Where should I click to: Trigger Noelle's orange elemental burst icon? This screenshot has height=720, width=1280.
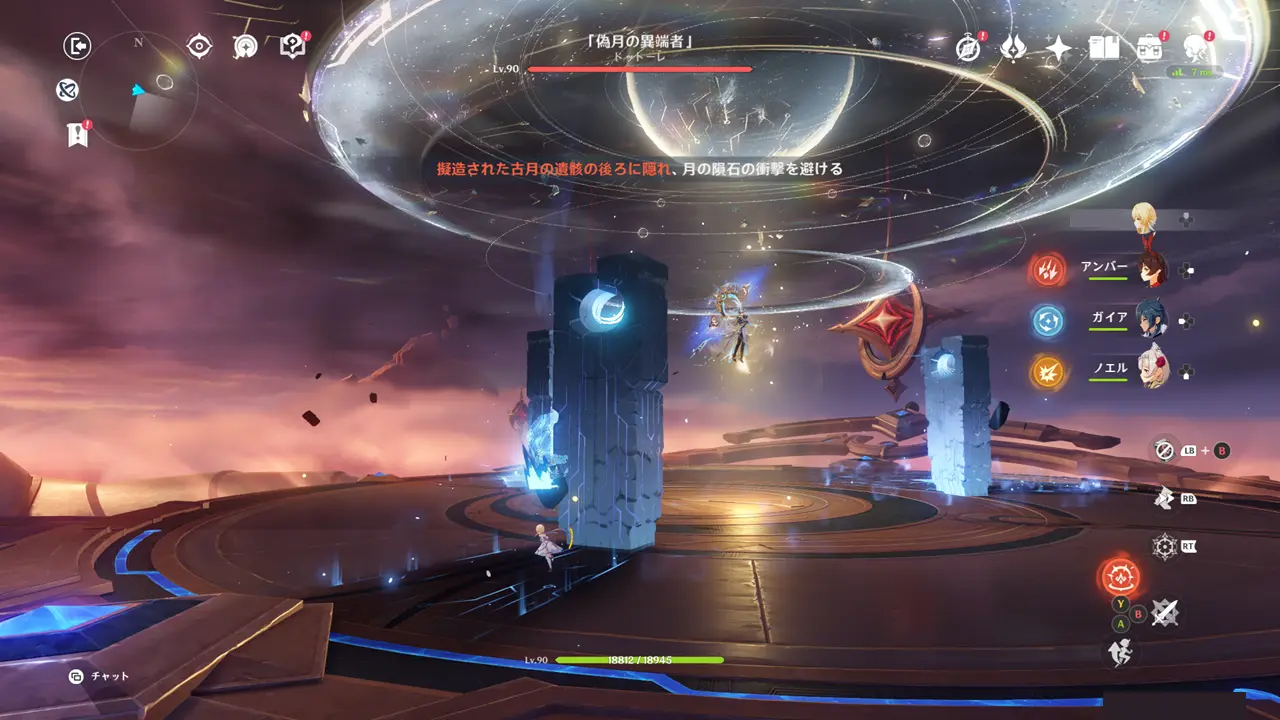click(1048, 372)
